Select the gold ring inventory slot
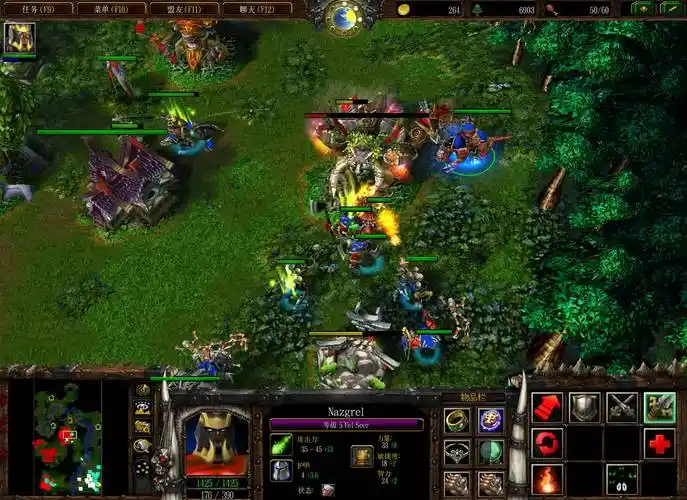Screen dimensions: 687x500 tap(457, 420)
